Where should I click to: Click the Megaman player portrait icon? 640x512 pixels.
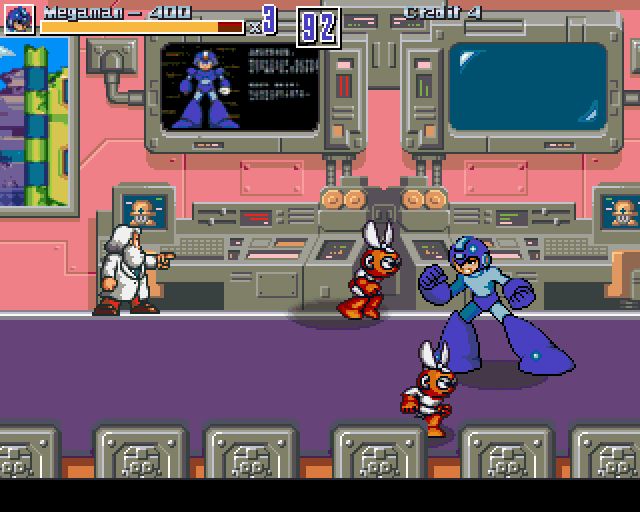click(x=20, y=19)
